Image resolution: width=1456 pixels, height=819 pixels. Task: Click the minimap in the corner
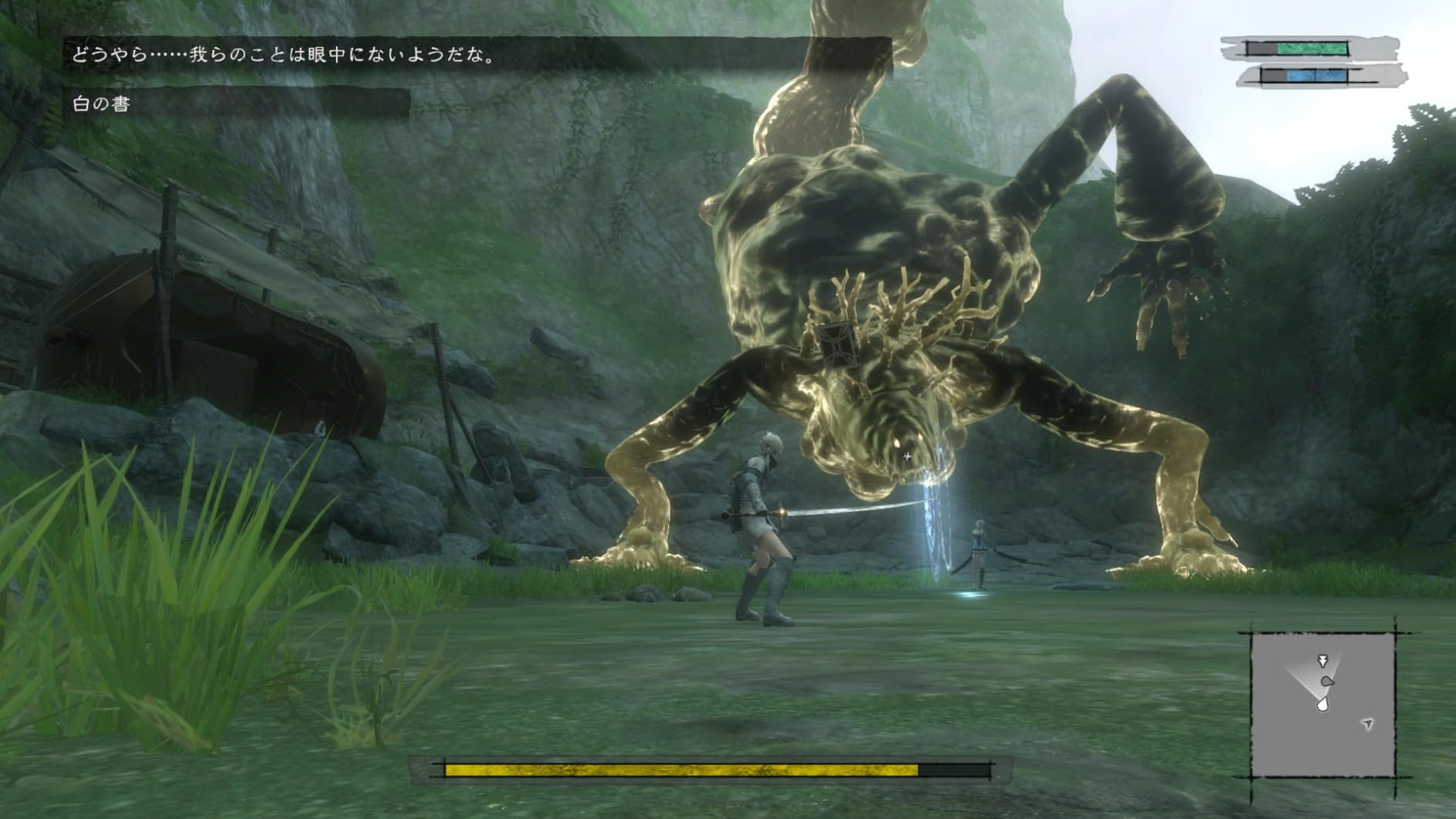[1322, 705]
